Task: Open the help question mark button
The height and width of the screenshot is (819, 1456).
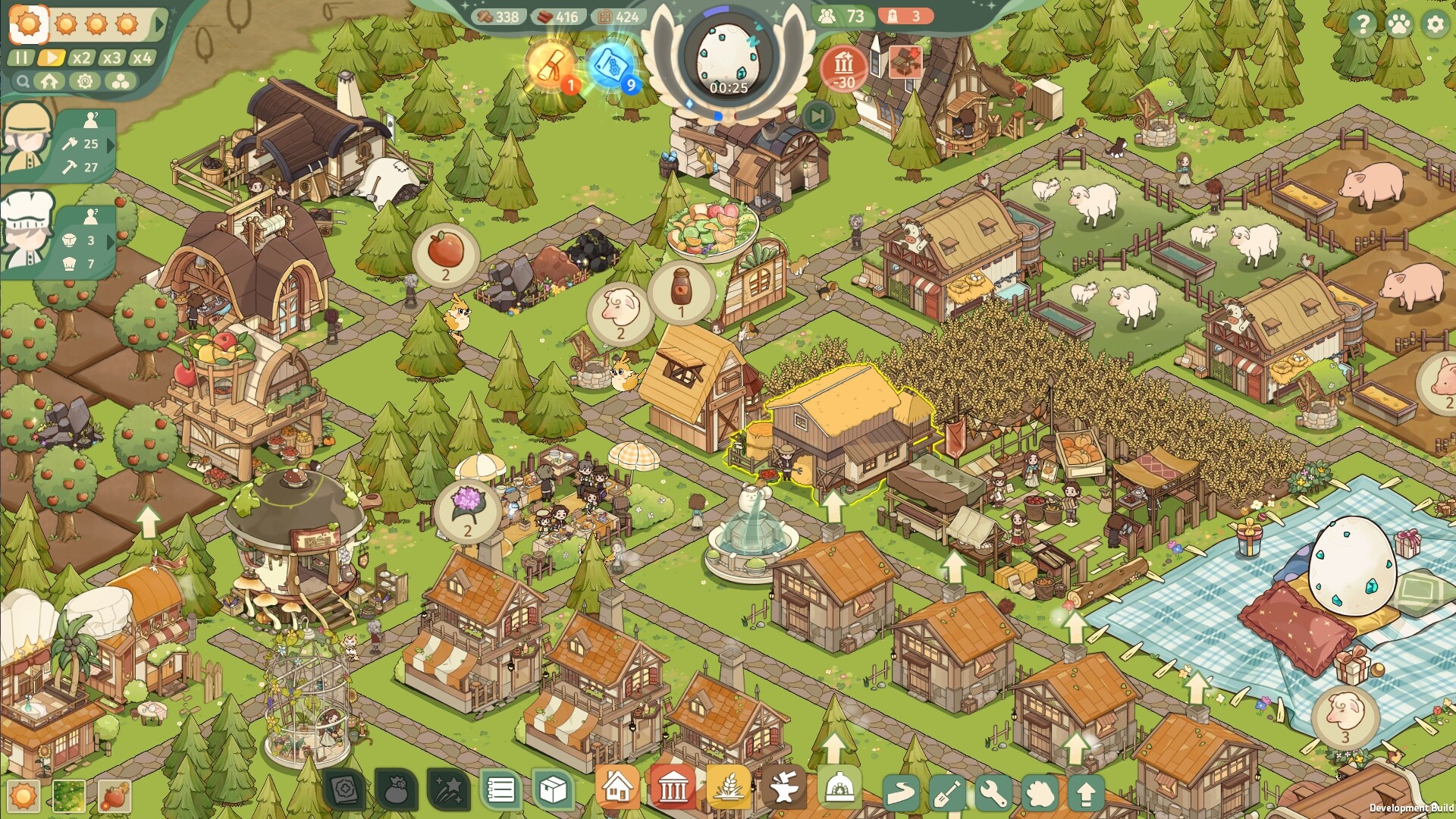Action: (x=1362, y=24)
